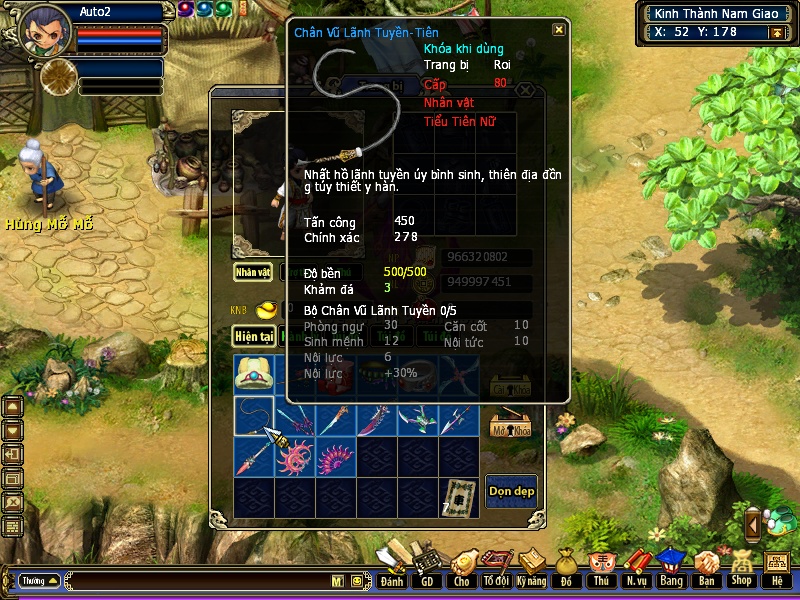Open the Hệ system menu
The image size is (800, 600).
tap(776, 567)
